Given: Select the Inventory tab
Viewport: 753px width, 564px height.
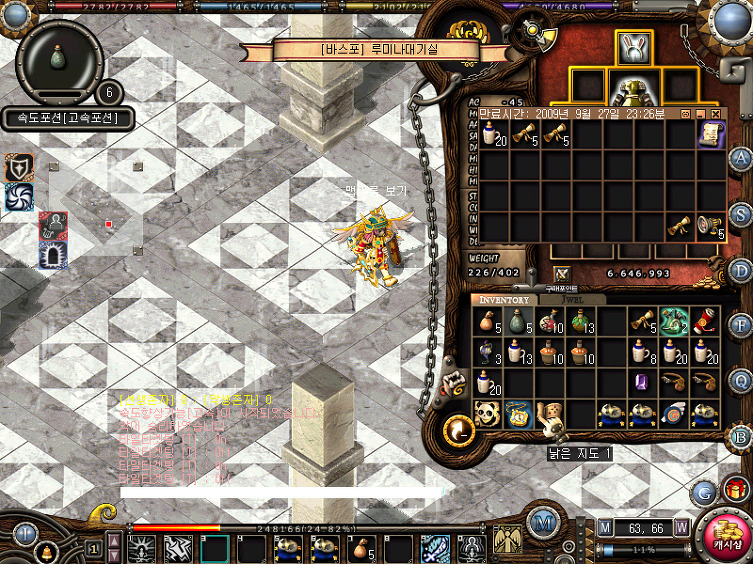Looking at the screenshot, I should tap(504, 299).
